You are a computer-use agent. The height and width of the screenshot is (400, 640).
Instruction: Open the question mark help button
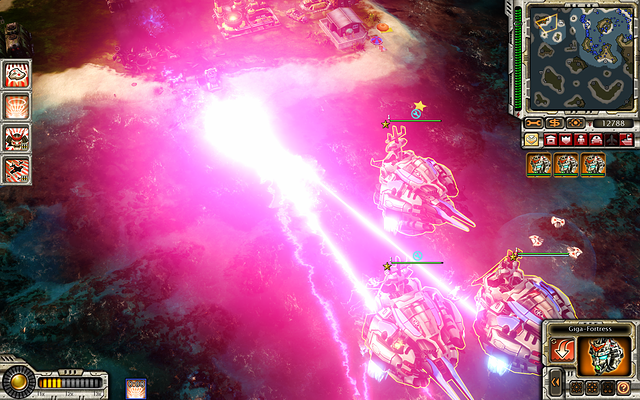point(623,386)
